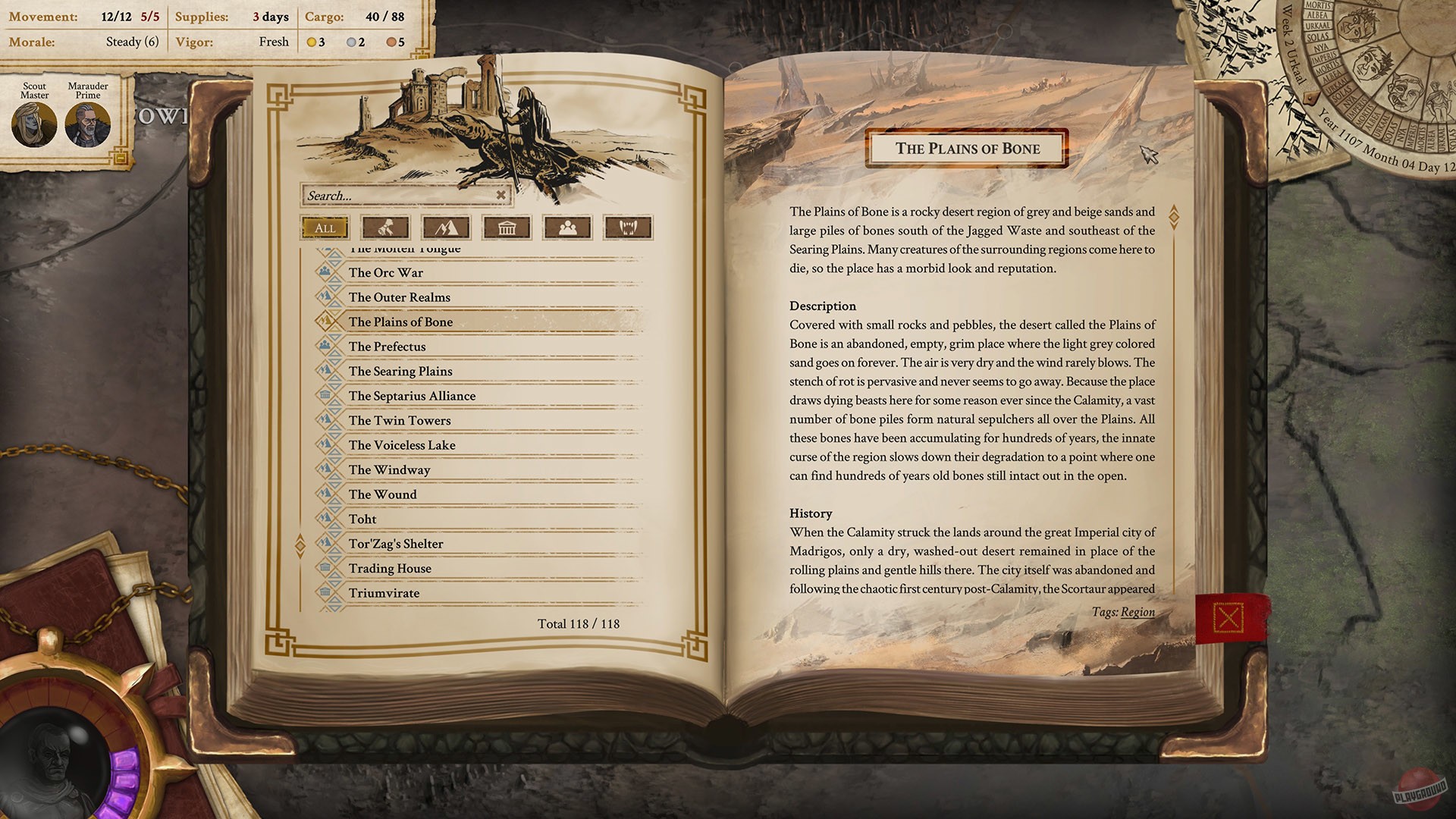
Task: Select the peoples group filter icon
Action: point(567,227)
